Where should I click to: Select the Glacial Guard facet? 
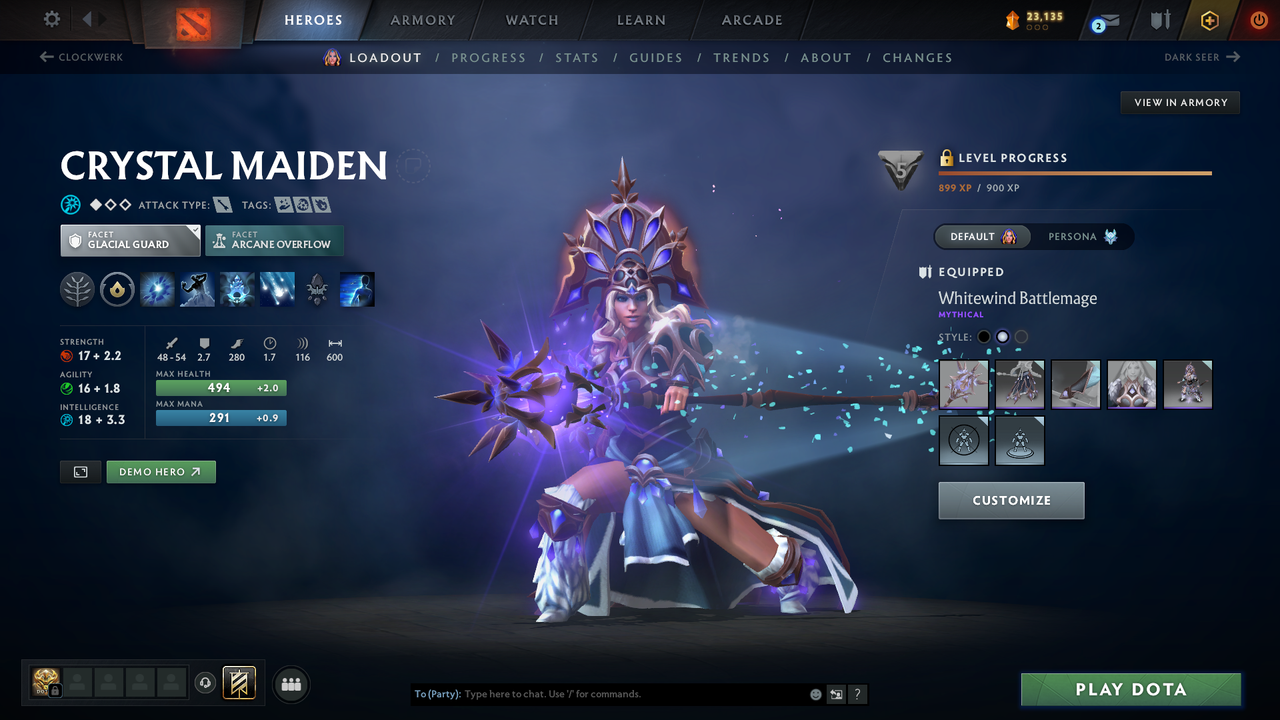coord(129,240)
